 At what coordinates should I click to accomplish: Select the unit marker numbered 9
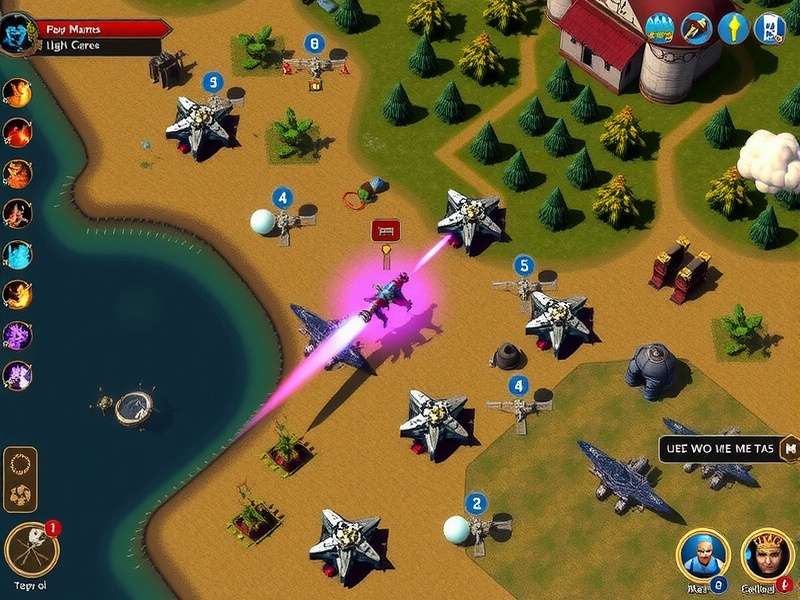[x=212, y=82]
